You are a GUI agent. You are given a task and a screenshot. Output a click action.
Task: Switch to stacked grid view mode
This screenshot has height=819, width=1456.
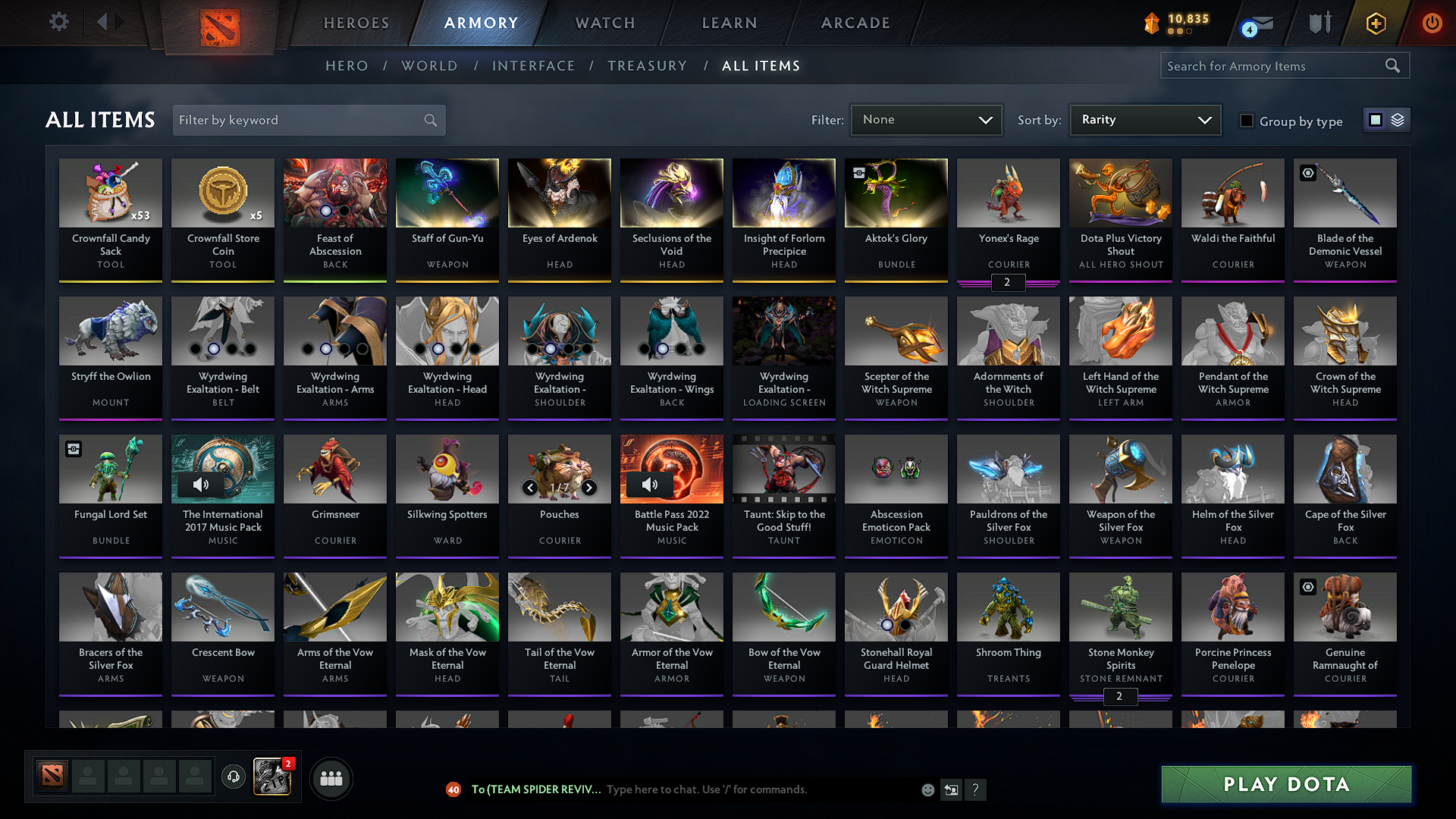coord(1396,119)
